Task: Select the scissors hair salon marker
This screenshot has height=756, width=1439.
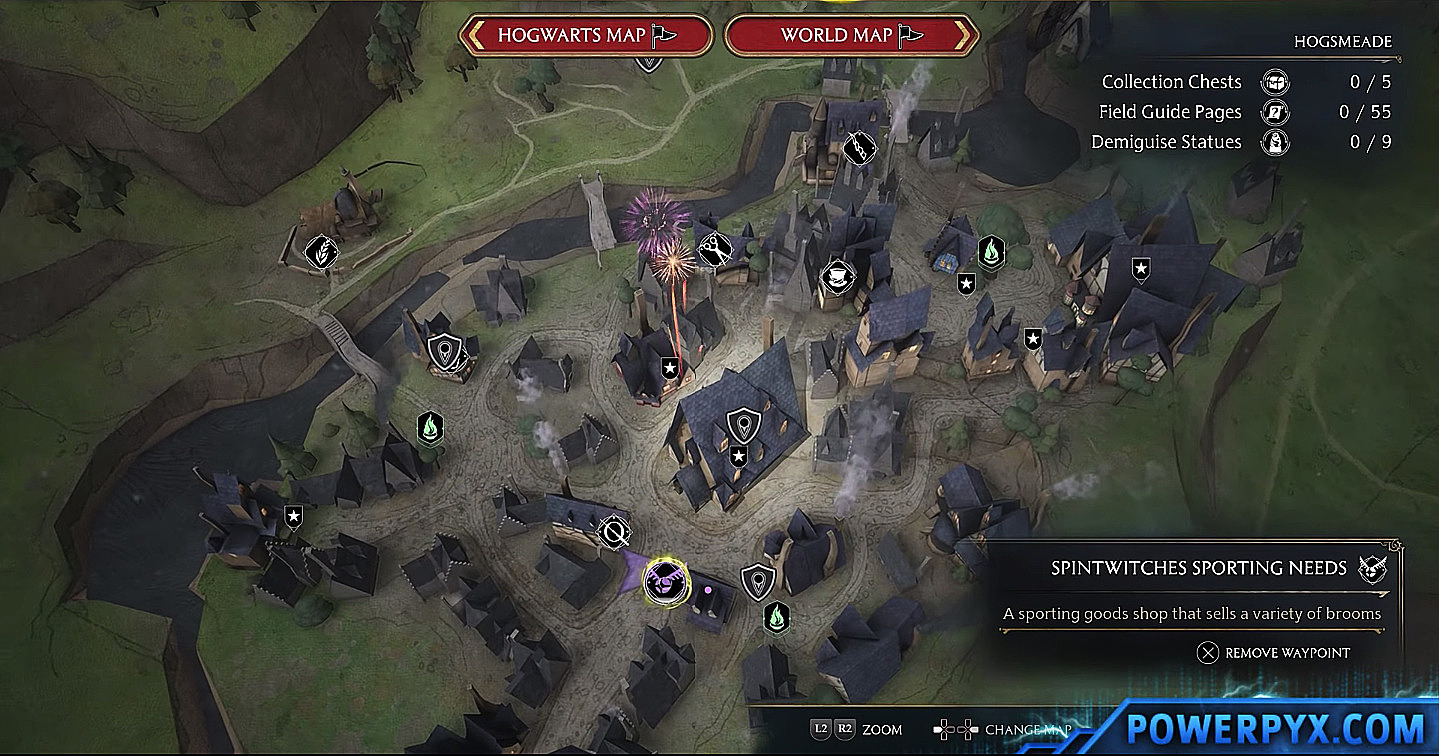Action: [714, 250]
